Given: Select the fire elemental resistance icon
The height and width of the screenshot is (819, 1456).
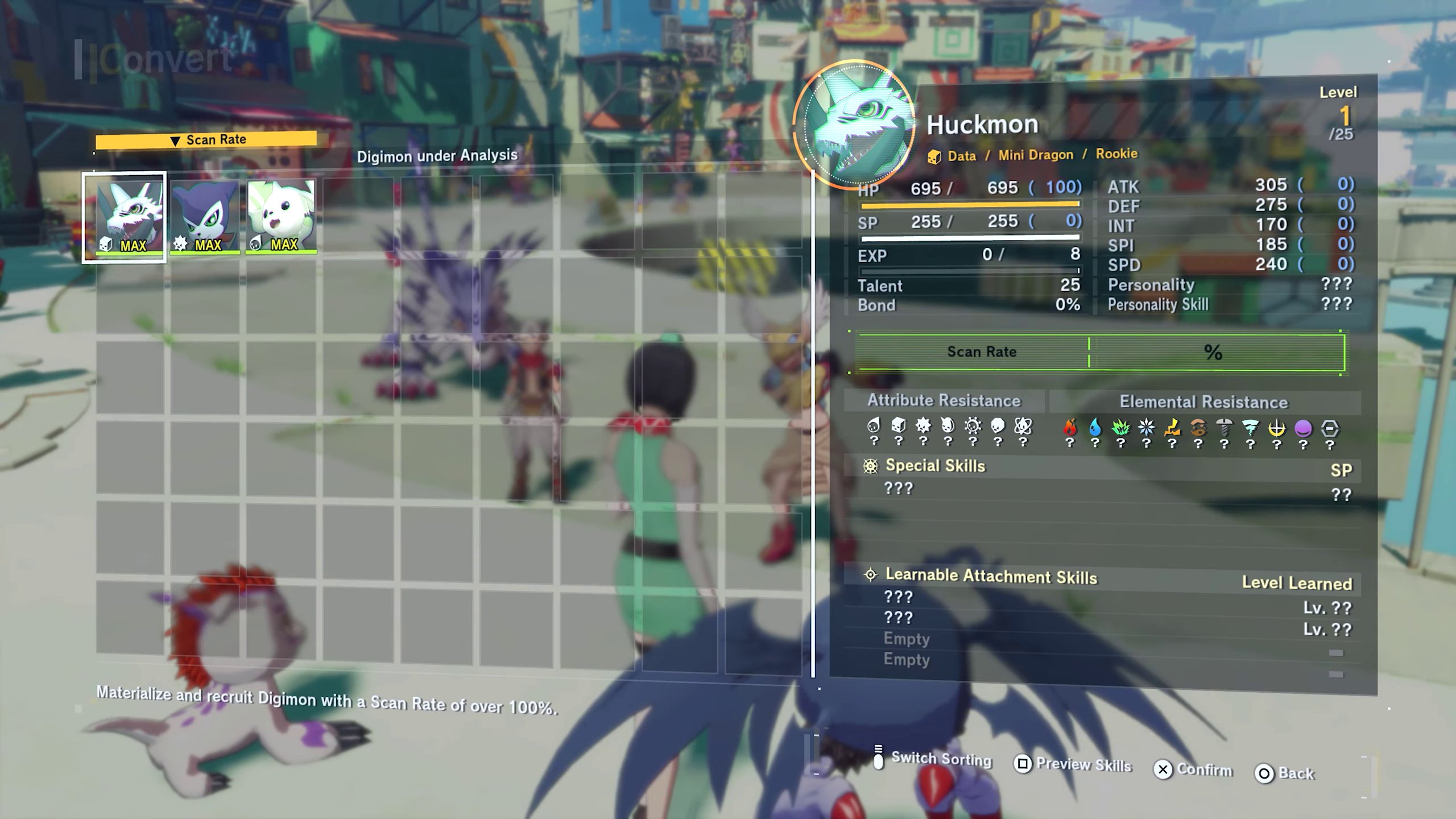Looking at the screenshot, I should (x=1070, y=428).
